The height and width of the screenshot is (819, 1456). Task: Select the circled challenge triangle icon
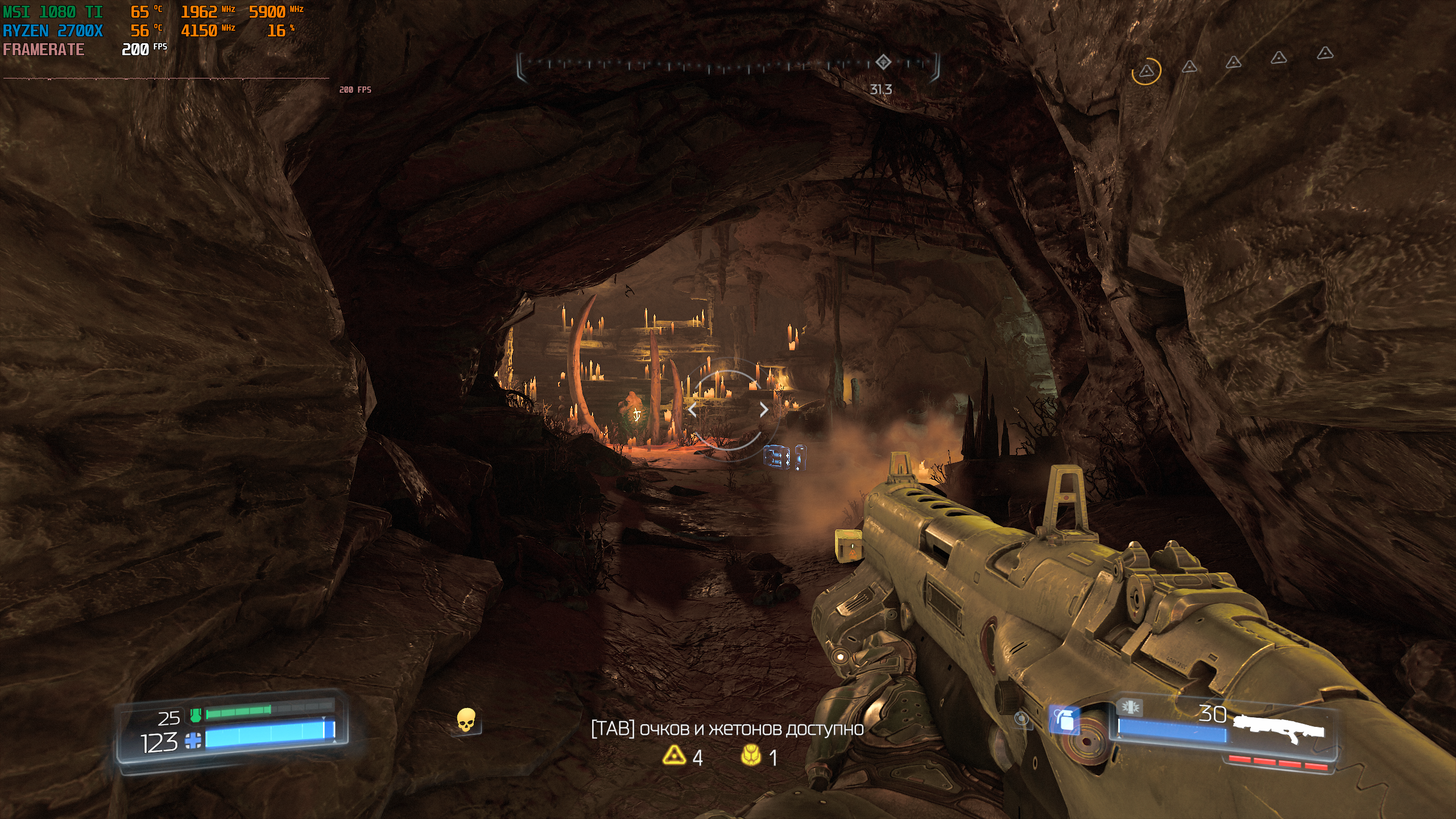point(1146,72)
